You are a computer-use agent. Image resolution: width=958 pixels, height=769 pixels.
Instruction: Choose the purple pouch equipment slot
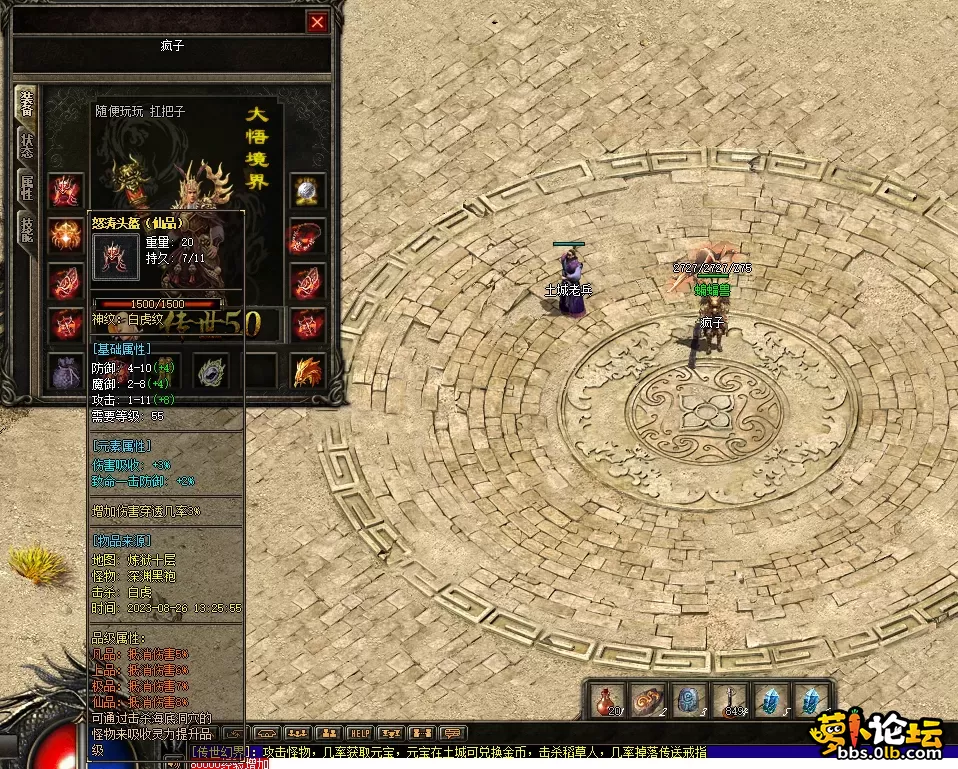[x=66, y=371]
